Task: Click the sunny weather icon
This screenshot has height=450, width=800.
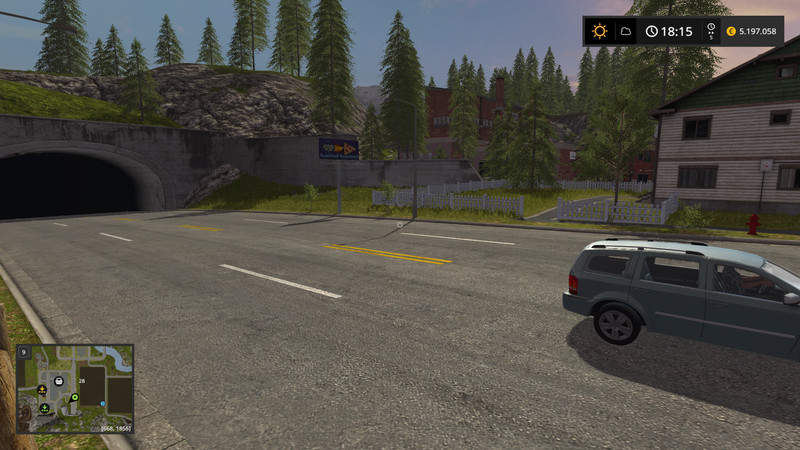Action: pos(599,31)
